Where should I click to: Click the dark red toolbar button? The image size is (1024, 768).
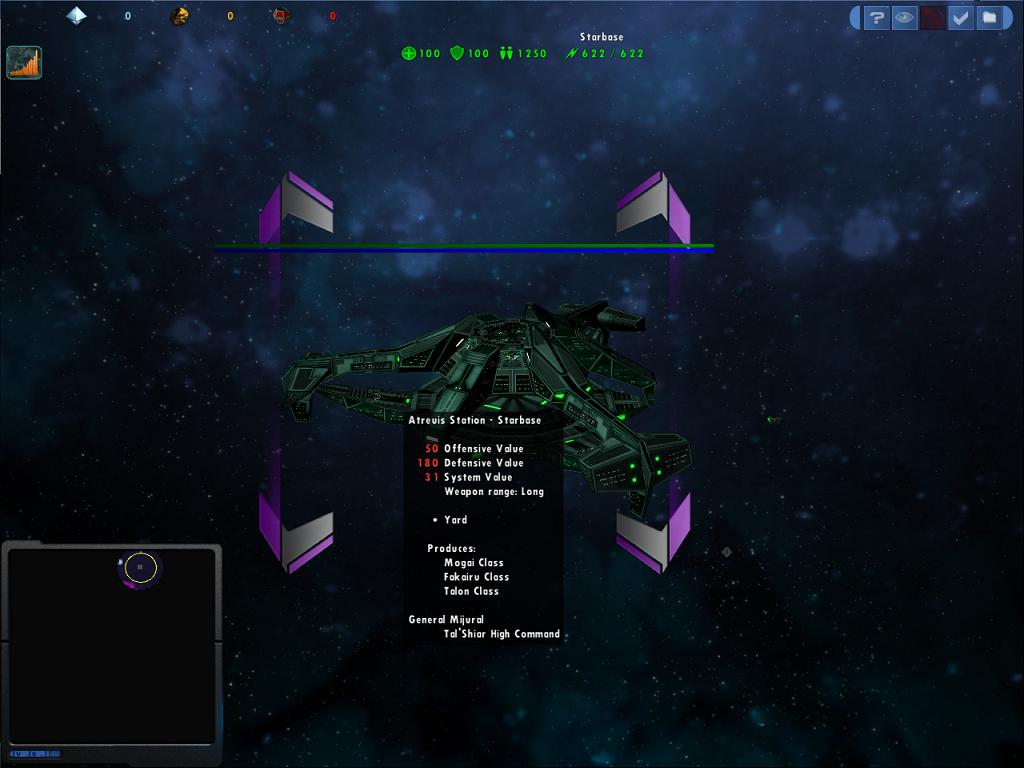(x=932, y=18)
